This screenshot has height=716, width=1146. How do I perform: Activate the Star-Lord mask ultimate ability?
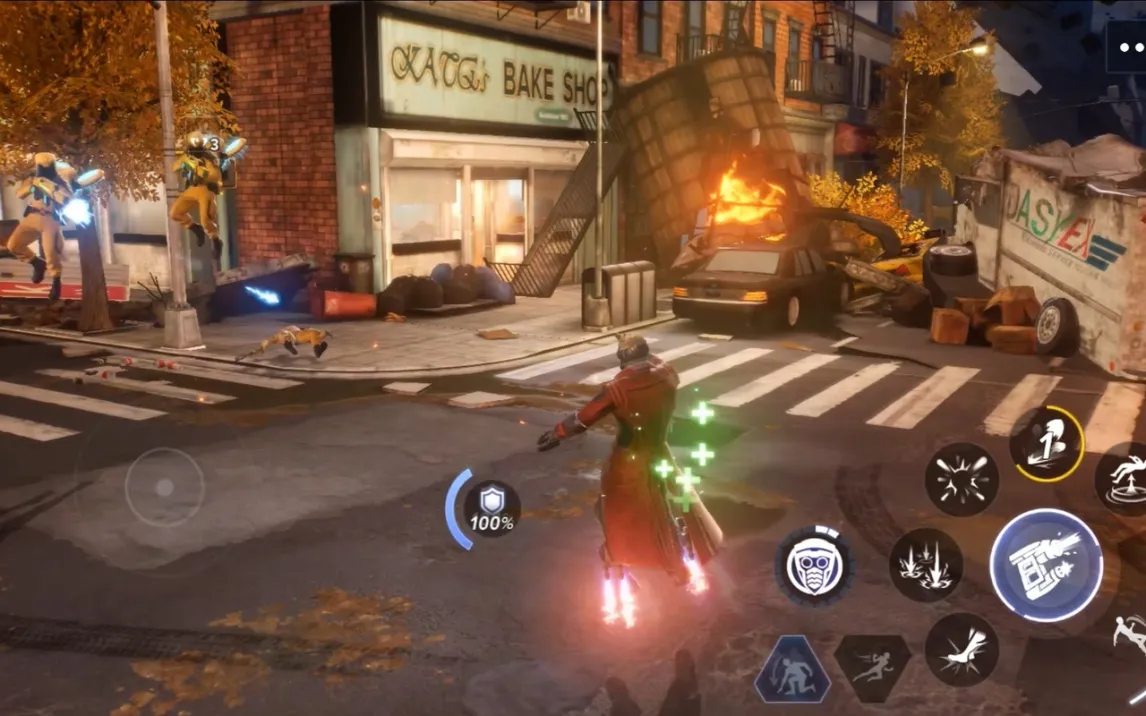point(814,566)
